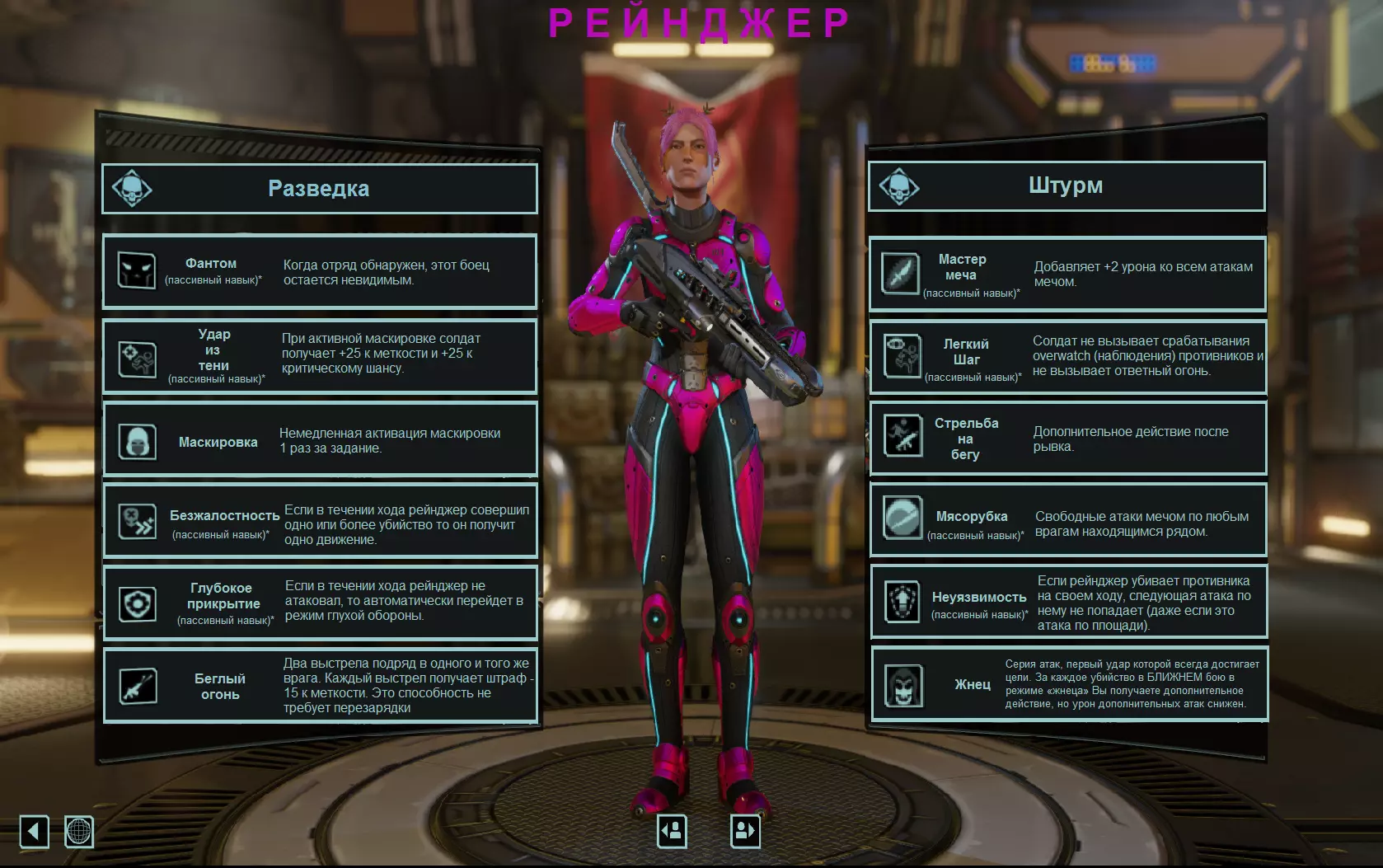
Task: Select the Маскировка ability row
Action: pos(319,441)
